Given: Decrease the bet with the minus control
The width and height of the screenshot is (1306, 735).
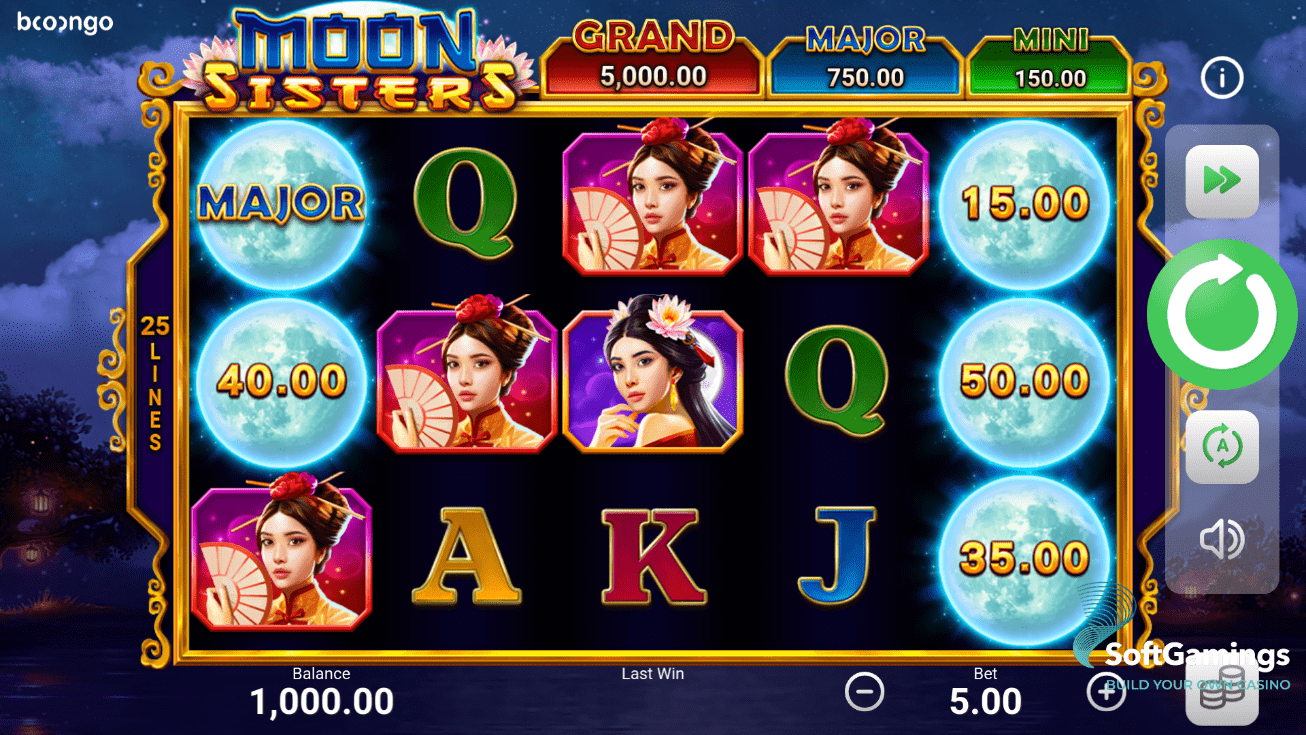Looking at the screenshot, I should [x=864, y=691].
